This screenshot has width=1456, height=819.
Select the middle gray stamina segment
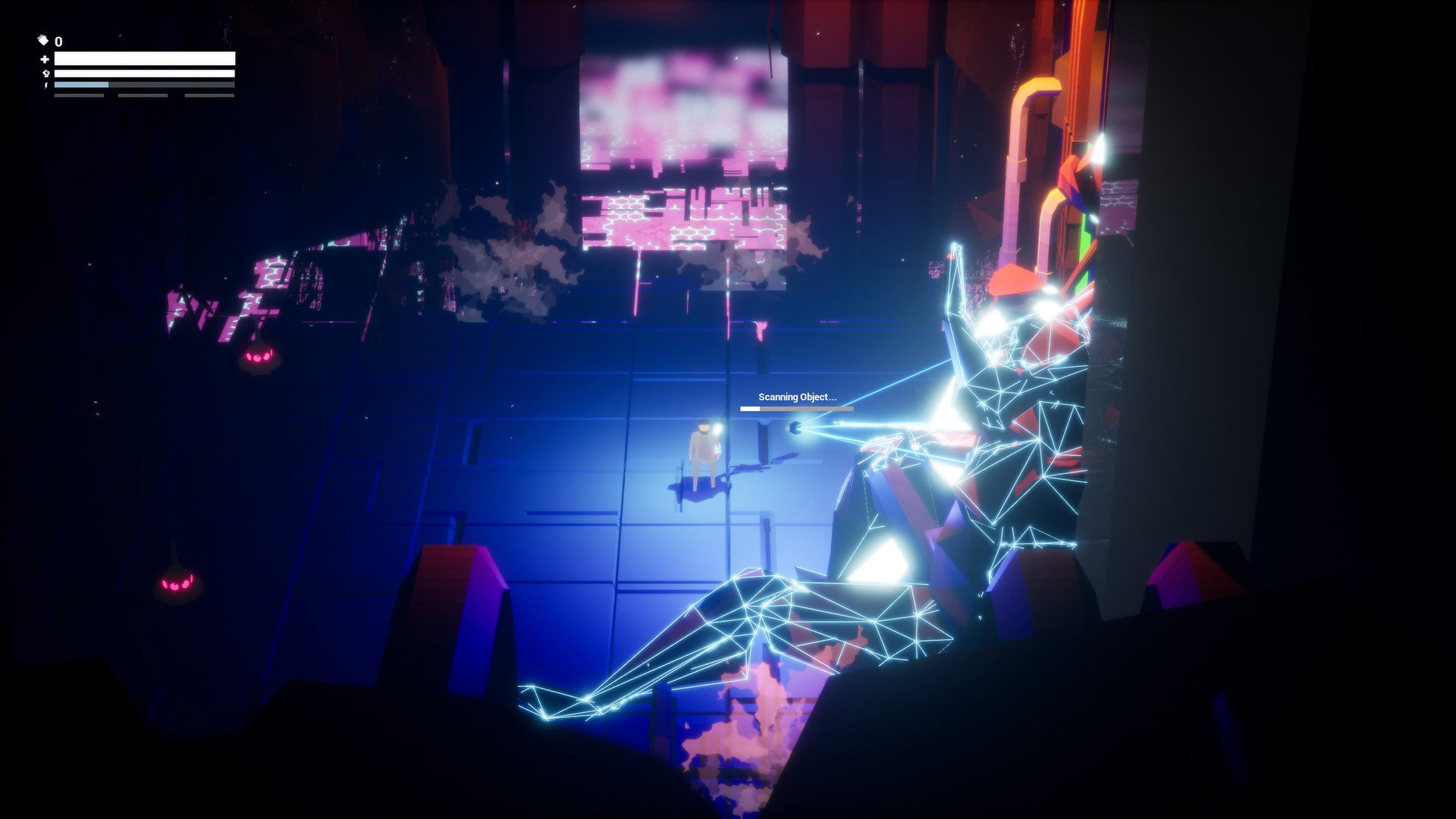143,96
